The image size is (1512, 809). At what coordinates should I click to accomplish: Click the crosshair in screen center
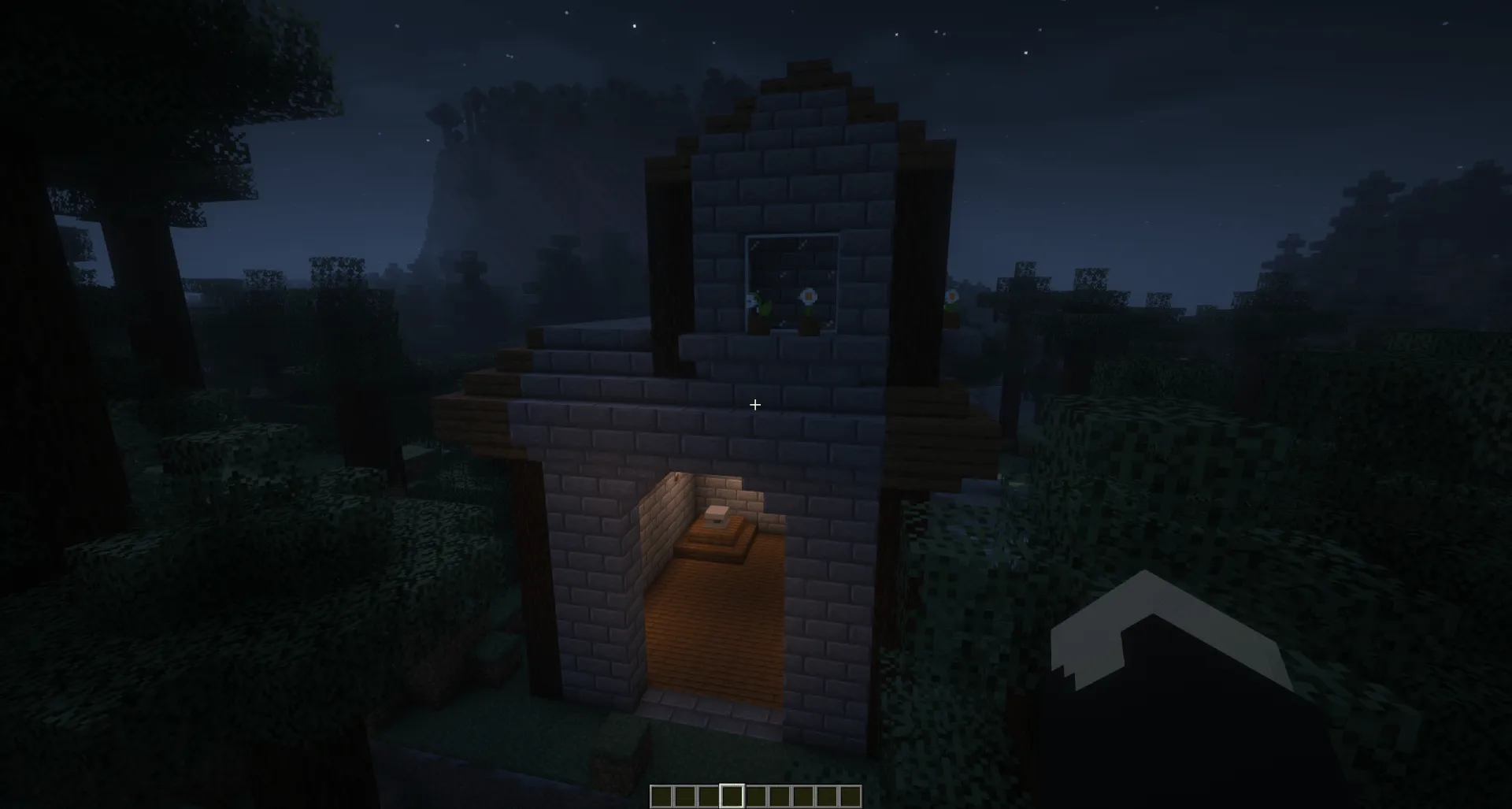755,405
